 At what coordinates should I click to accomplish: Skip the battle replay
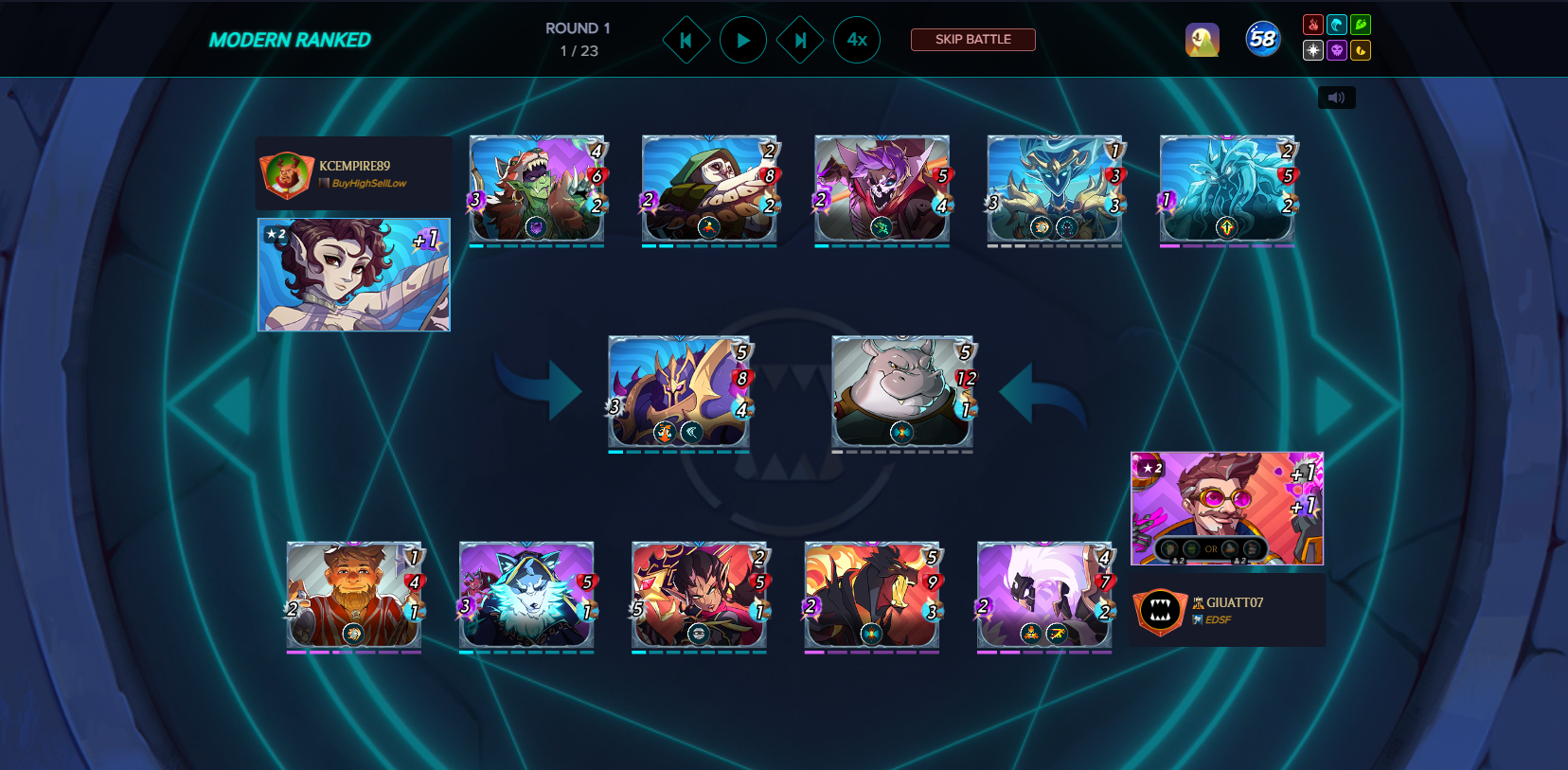[x=972, y=40]
